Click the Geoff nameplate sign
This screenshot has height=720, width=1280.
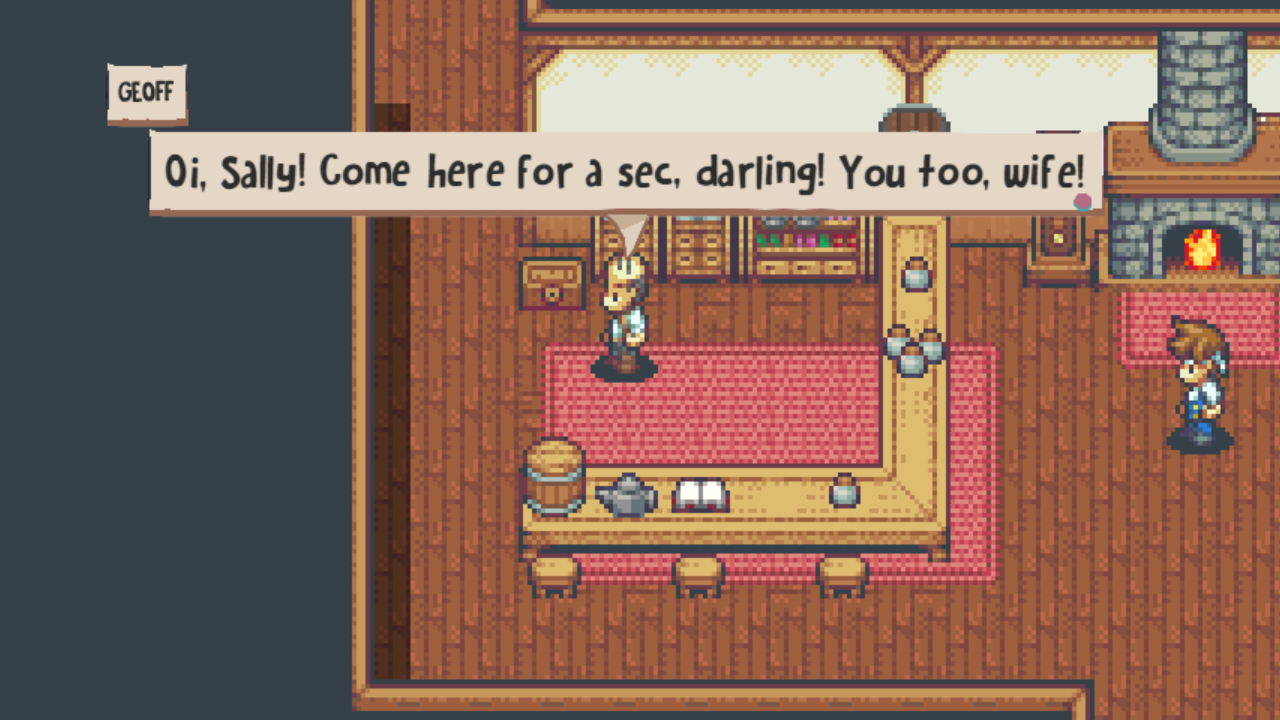point(146,90)
